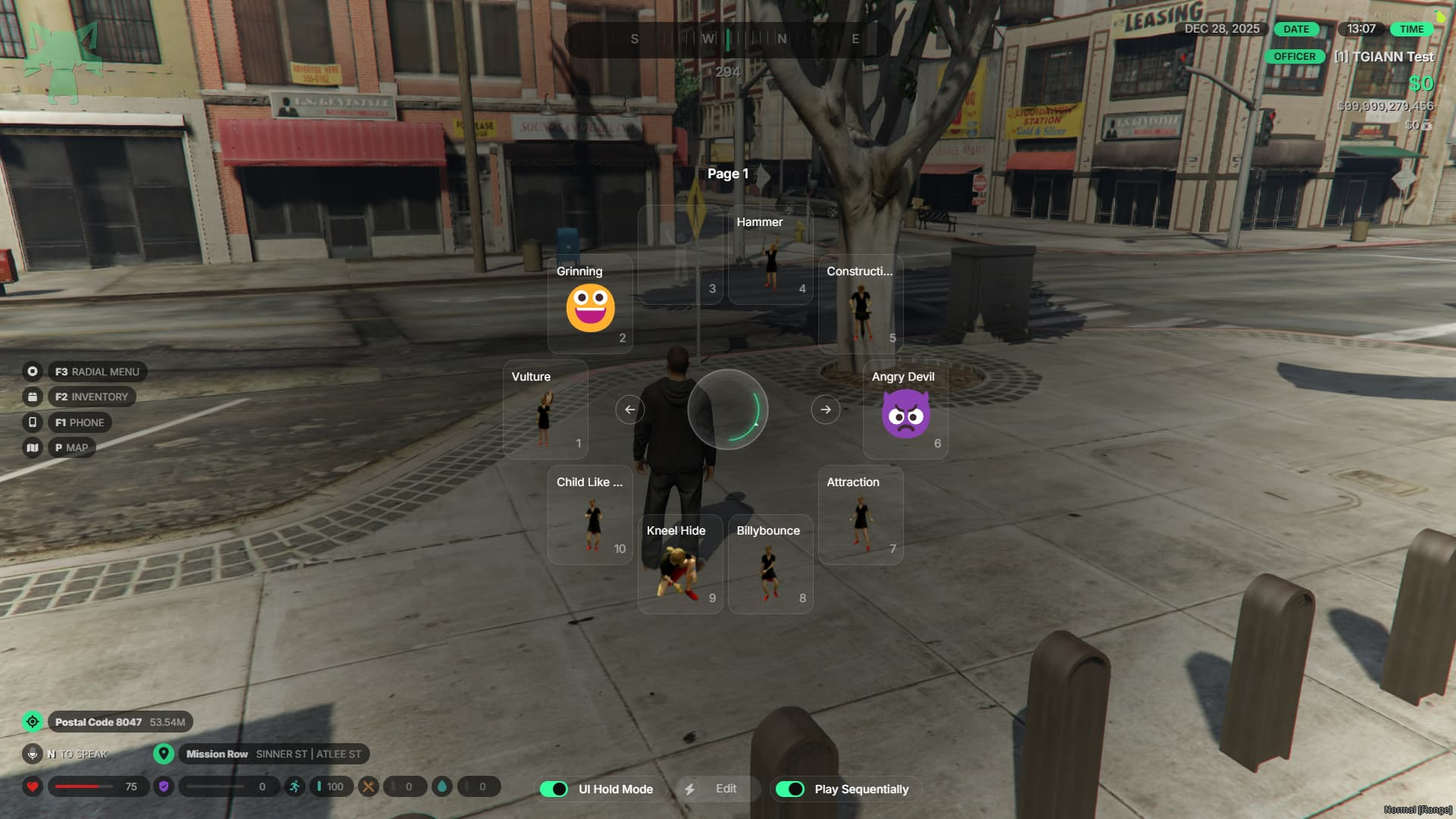Select the Construction emote tile

[861, 304]
